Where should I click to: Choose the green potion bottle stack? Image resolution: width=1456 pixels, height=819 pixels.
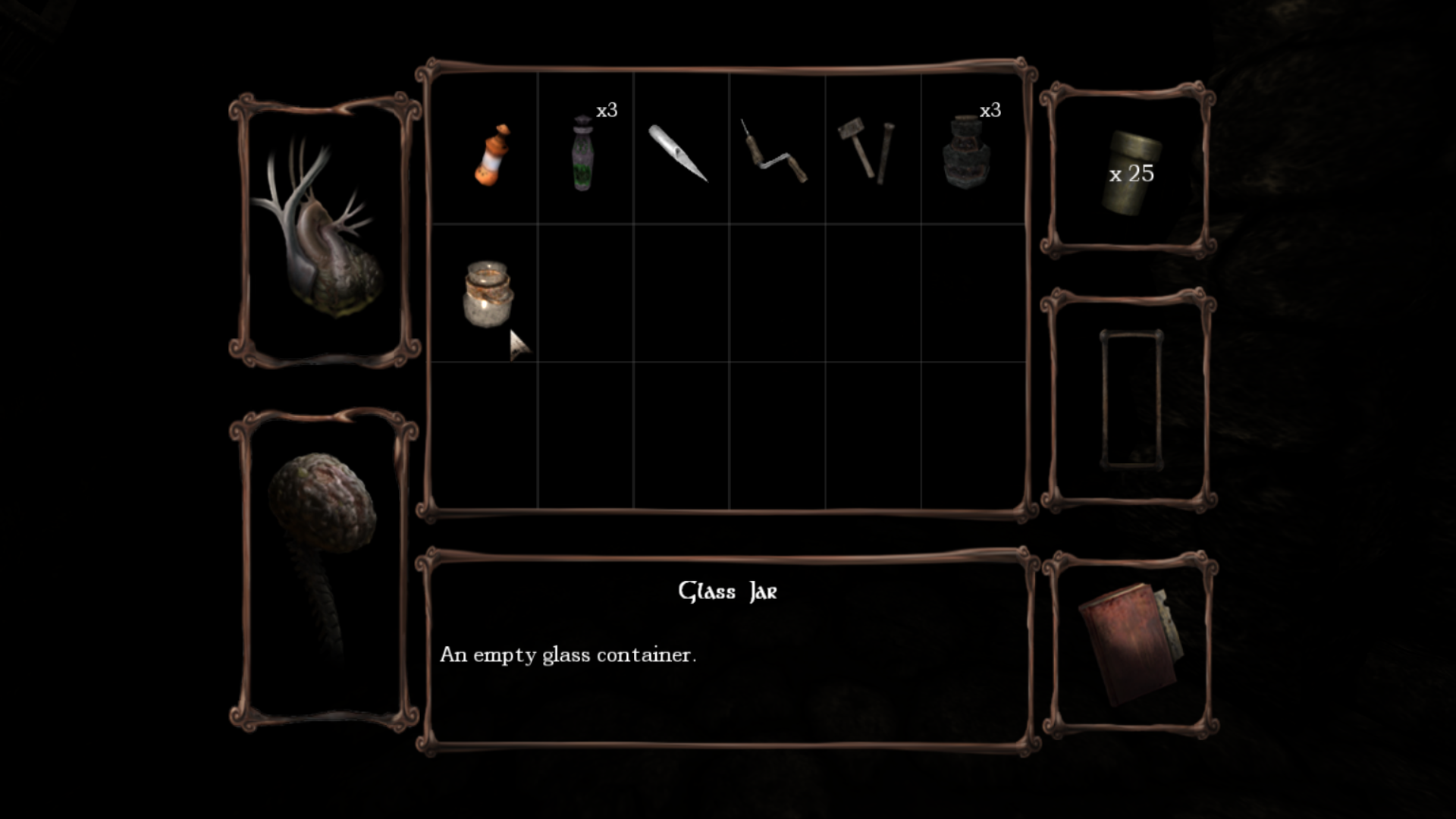click(582, 153)
